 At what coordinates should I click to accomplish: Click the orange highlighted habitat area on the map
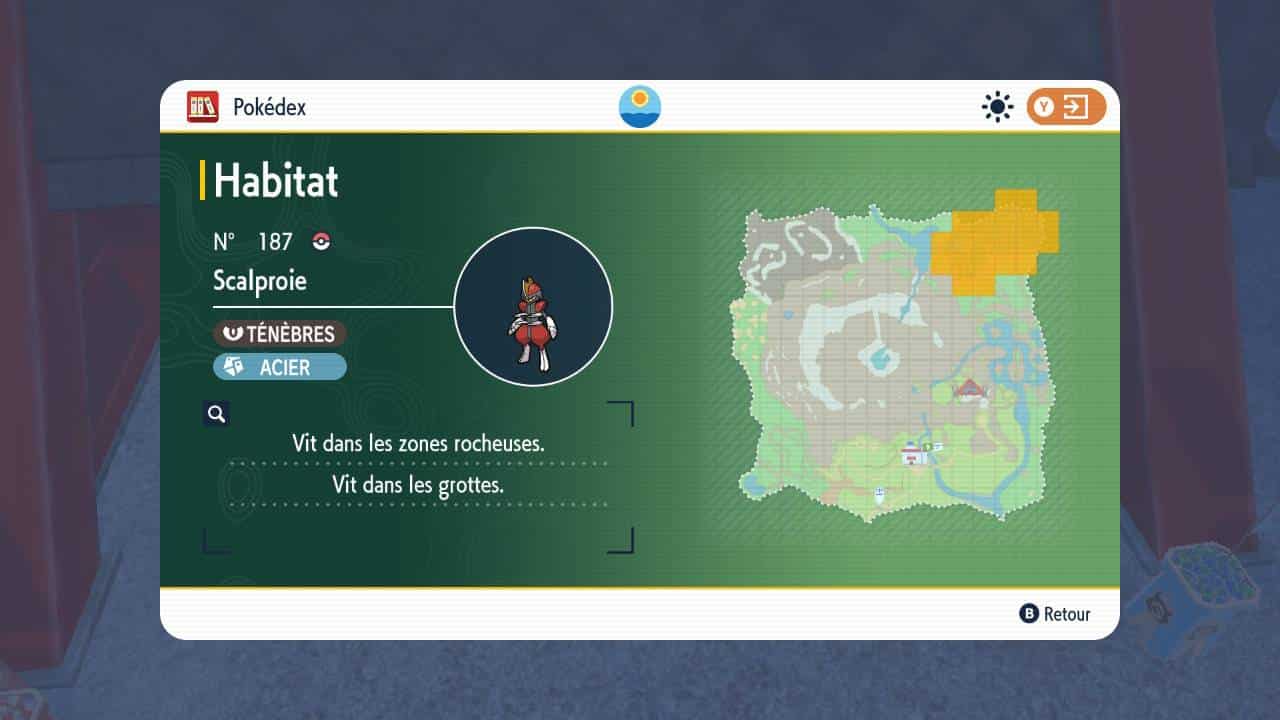point(993,242)
